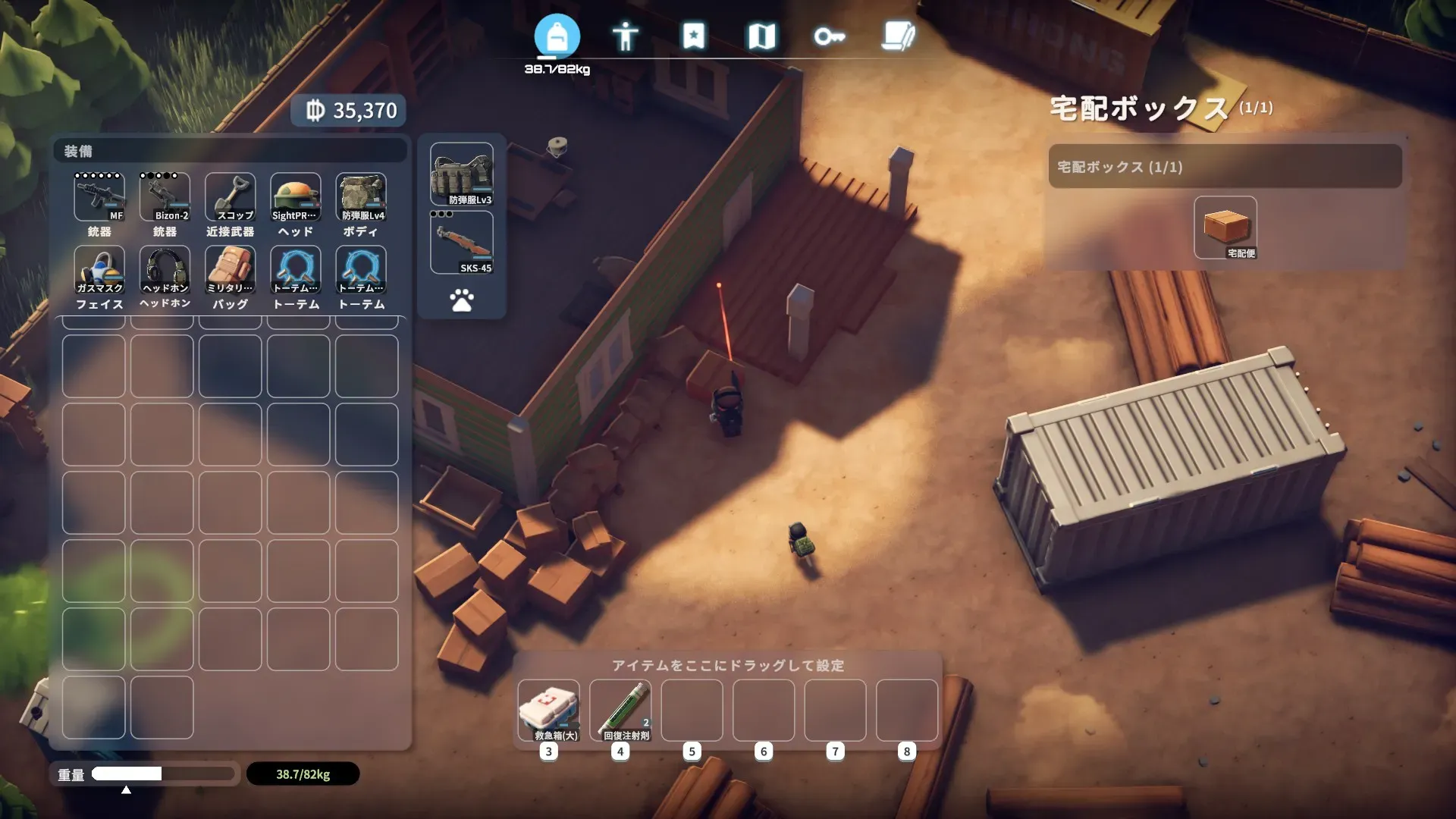This screenshot has width=1456, height=819.
Task: Select the Bizon-2 gun slot
Action: click(x=165, y=197)
